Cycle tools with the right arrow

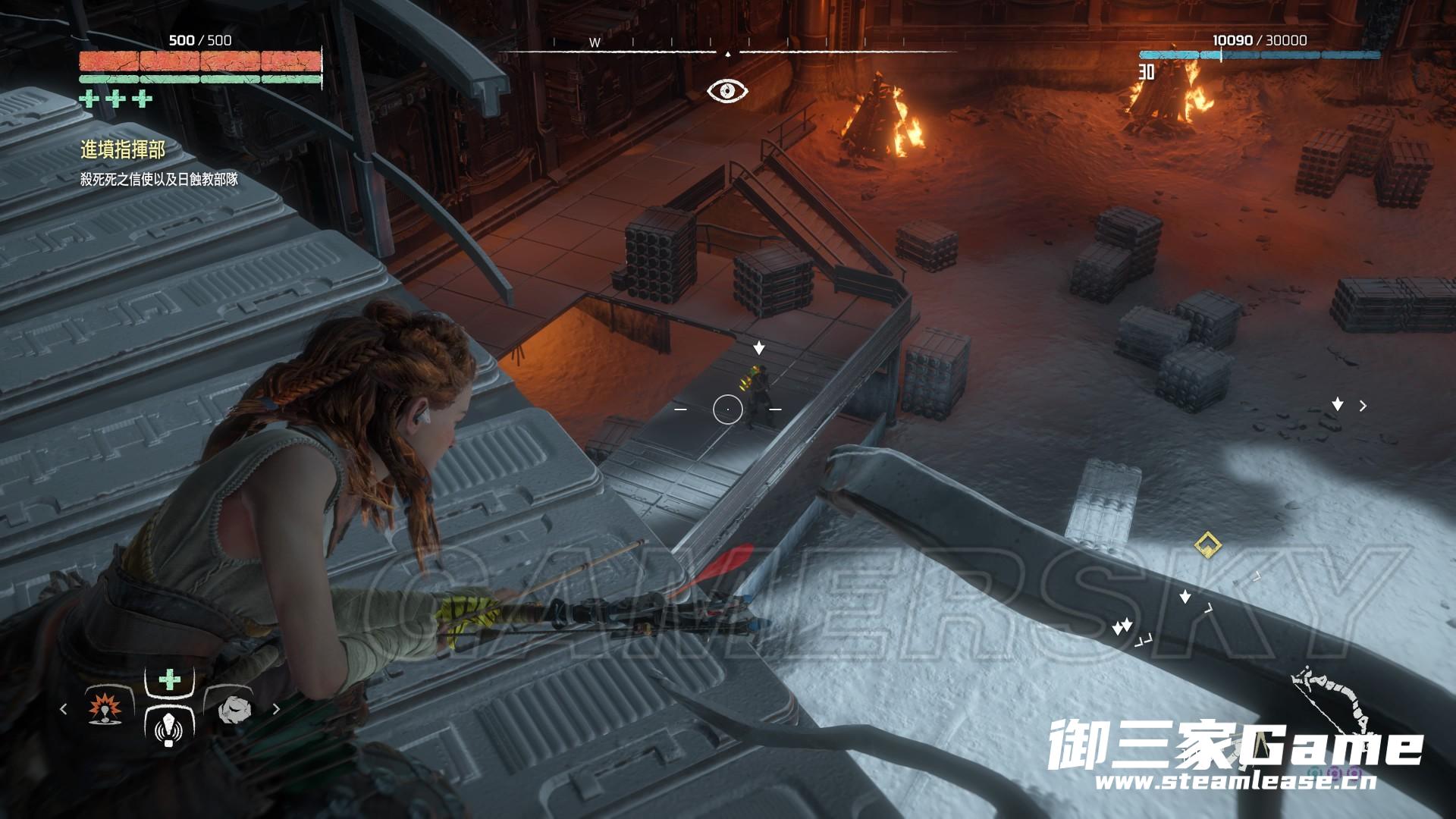tap(276, 709)
